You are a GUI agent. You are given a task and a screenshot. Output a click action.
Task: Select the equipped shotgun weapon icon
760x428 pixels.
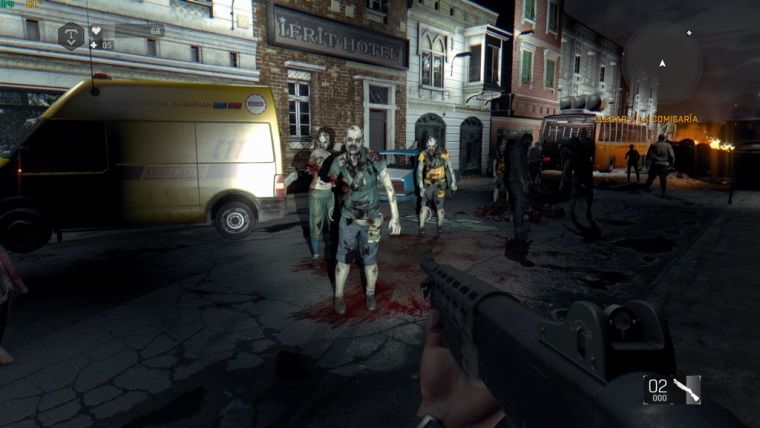686,388
